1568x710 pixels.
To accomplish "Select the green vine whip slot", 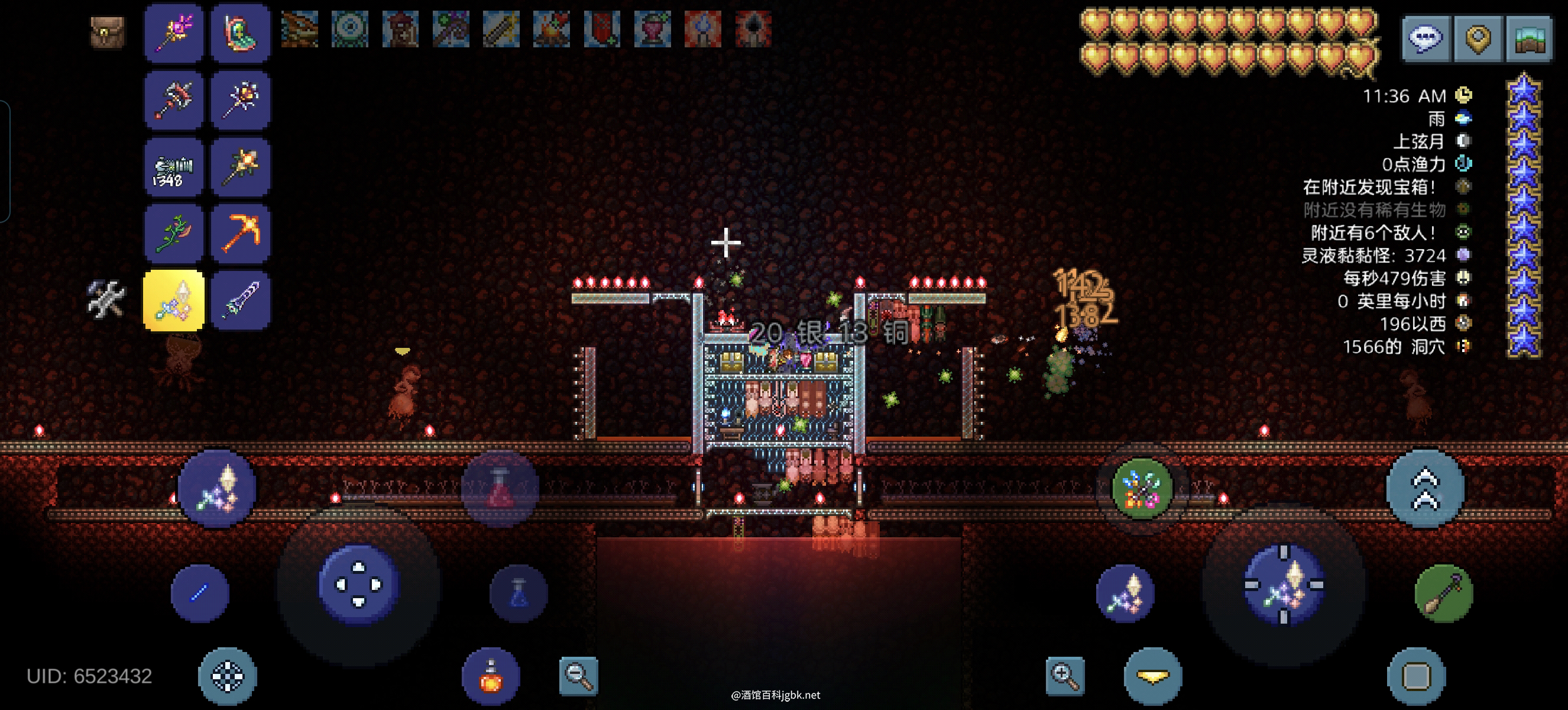I will click(x=173, y=232).
